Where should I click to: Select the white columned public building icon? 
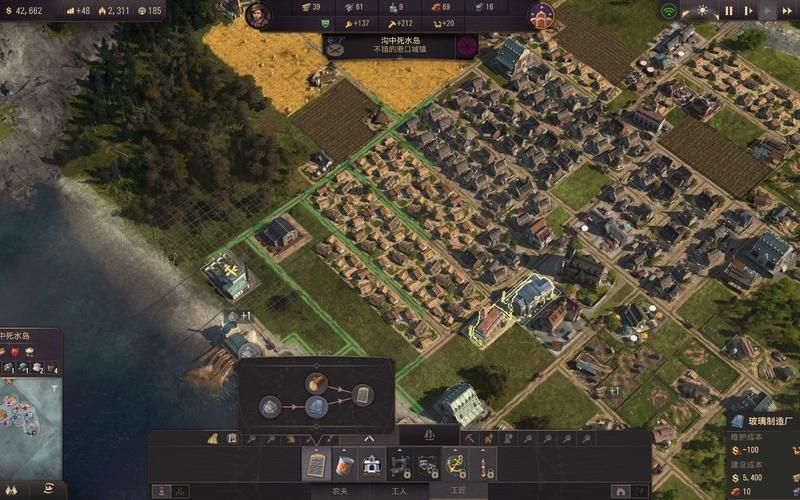point(372,464)
